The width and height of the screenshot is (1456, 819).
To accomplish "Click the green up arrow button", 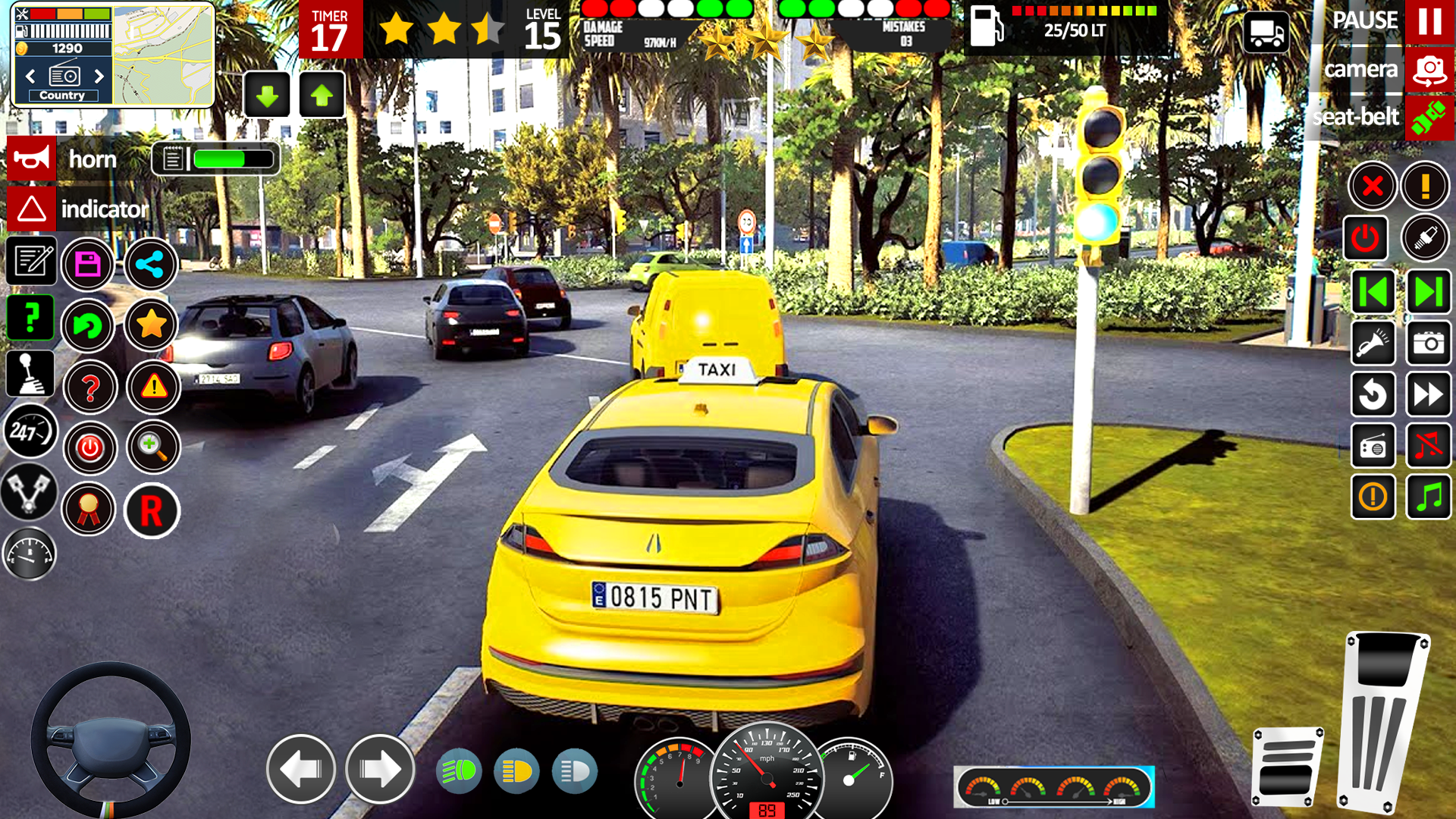I will click(322, 96).
